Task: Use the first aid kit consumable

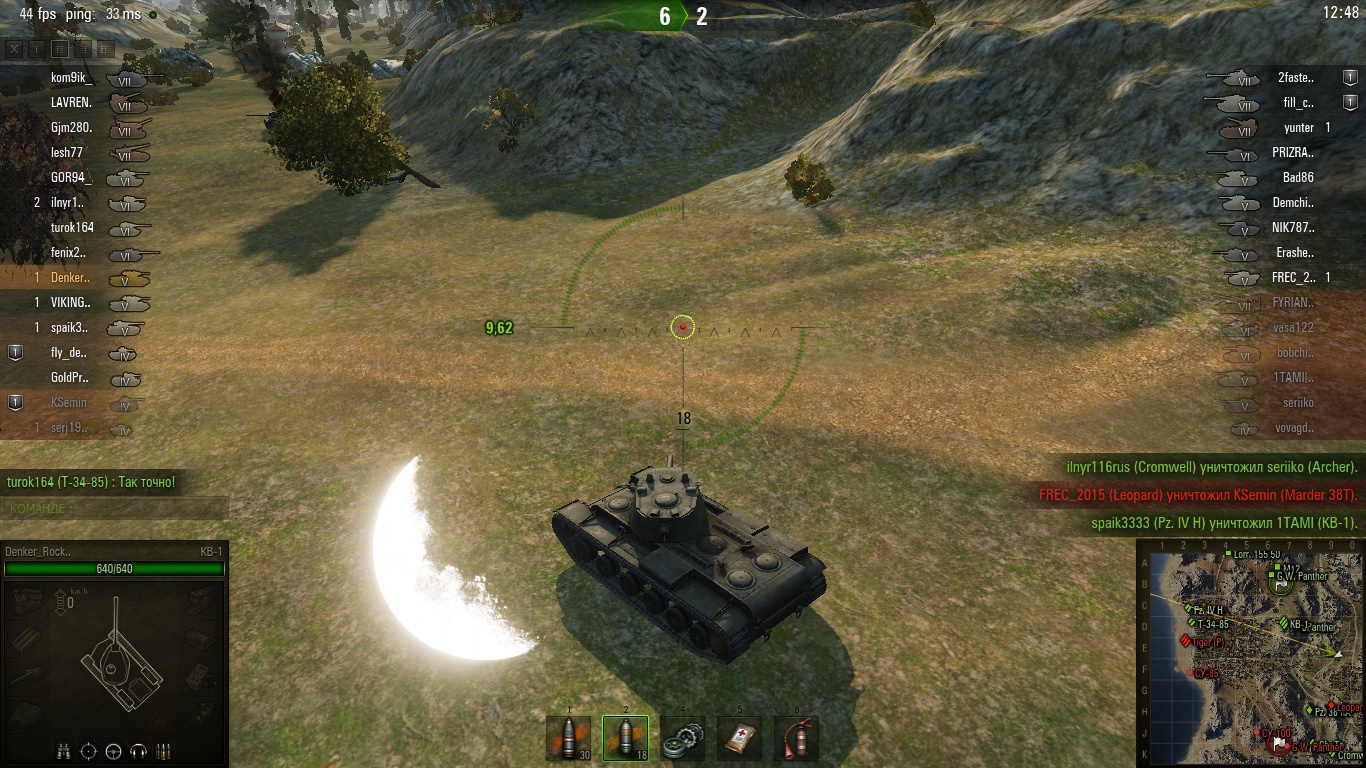Action: (x=739, y=738)
